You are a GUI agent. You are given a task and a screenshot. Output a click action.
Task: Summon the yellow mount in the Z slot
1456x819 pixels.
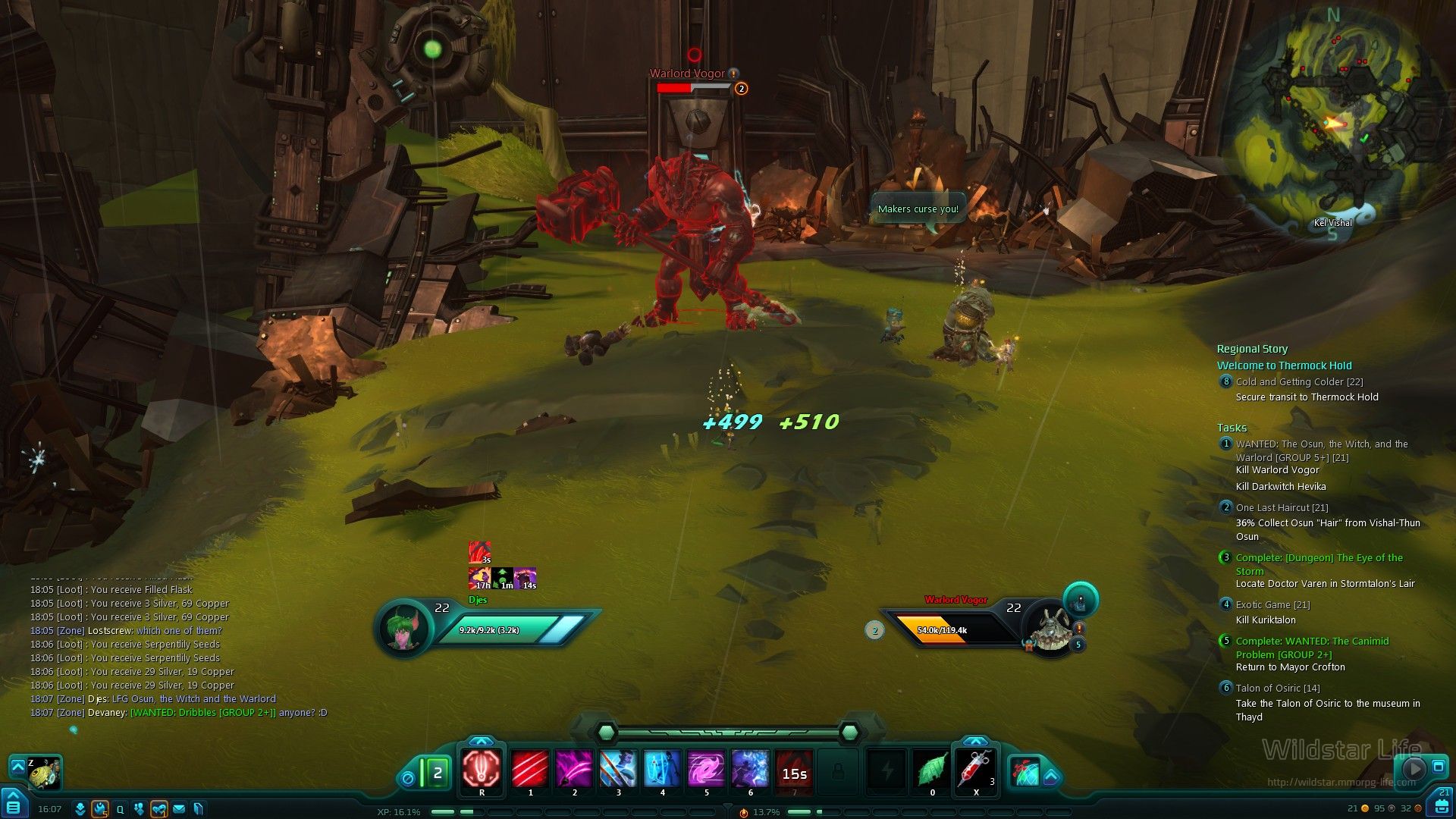click(x=44, y=773)
